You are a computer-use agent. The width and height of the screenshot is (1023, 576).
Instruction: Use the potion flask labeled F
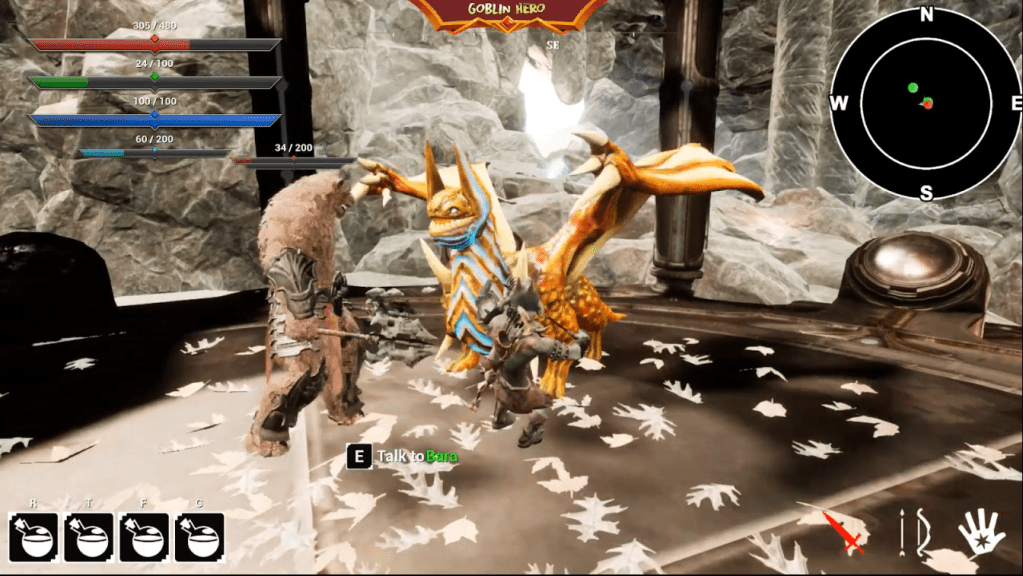click(x=144, y=537)
